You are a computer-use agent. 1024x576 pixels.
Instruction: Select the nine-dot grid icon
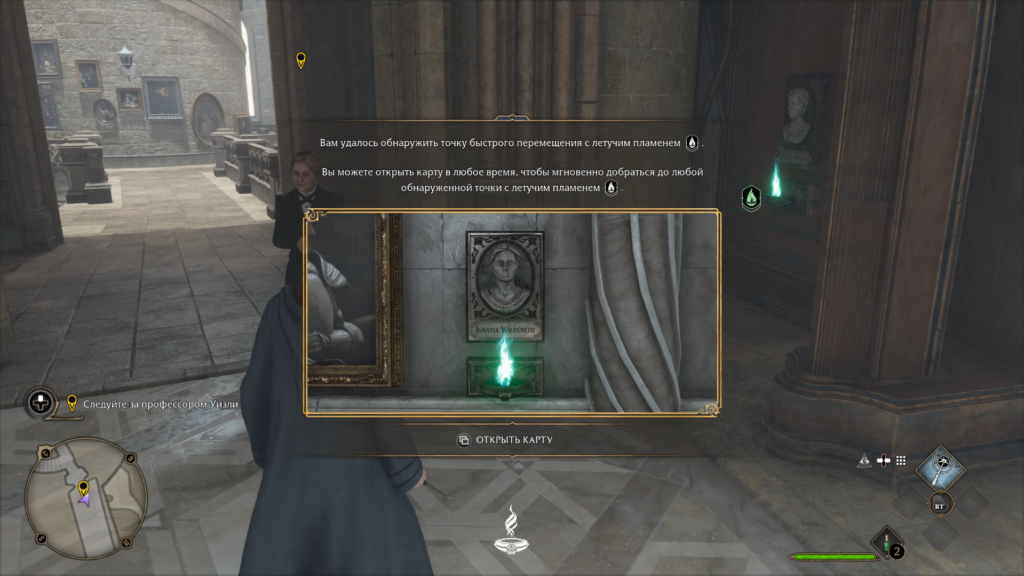tap(900, 461)
